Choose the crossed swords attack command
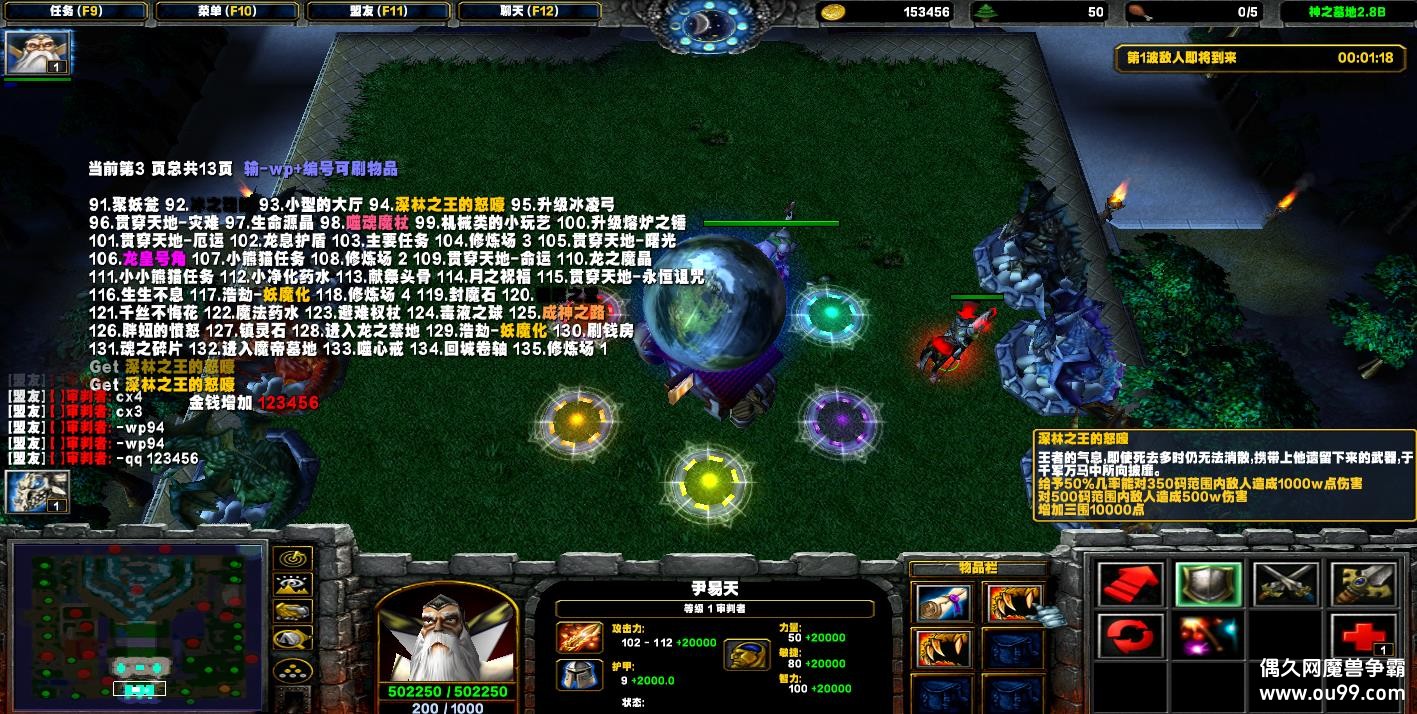Viewport: 1417px width, 714px height. tap(1285, 584)
